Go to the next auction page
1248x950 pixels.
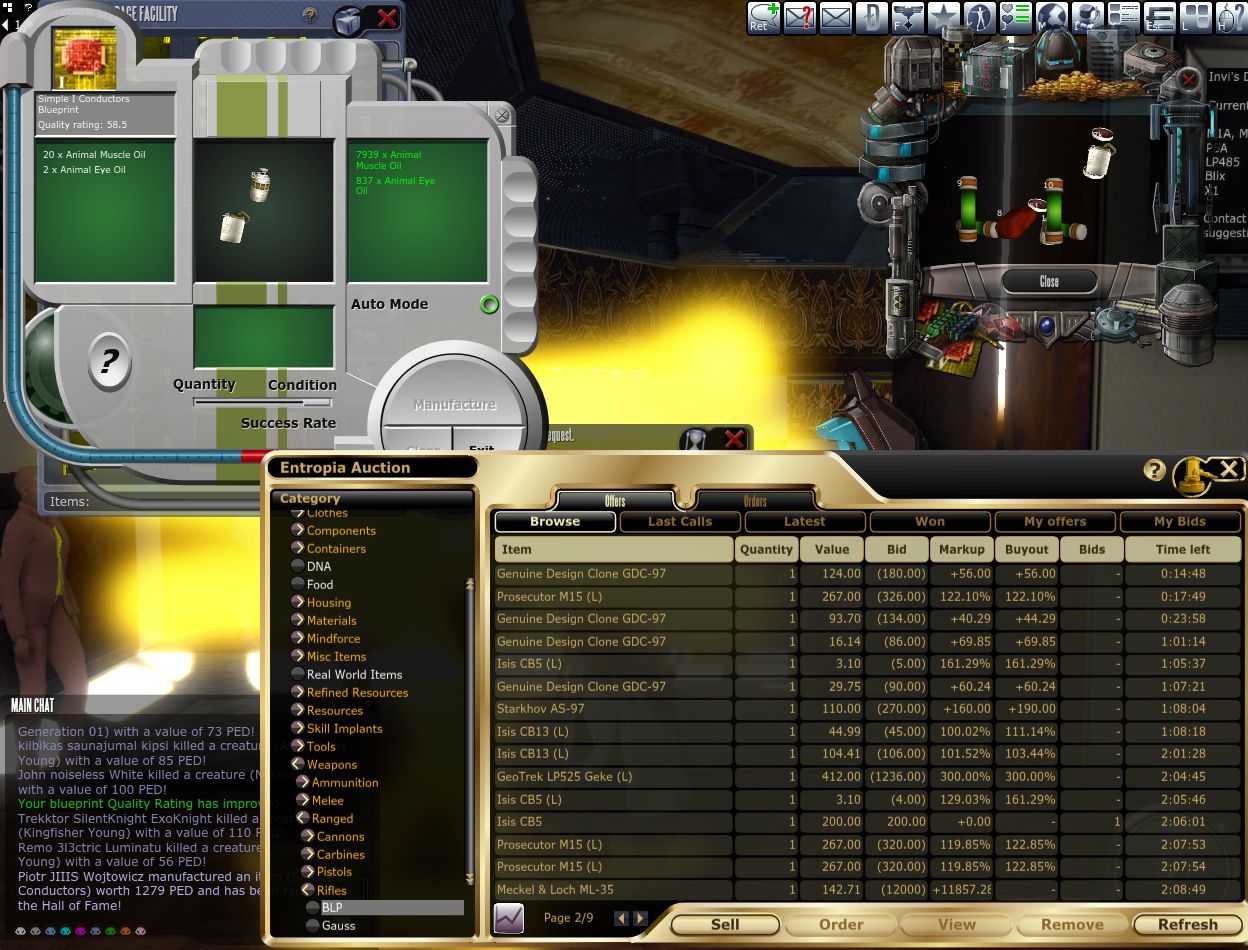[x=640, y=918]
